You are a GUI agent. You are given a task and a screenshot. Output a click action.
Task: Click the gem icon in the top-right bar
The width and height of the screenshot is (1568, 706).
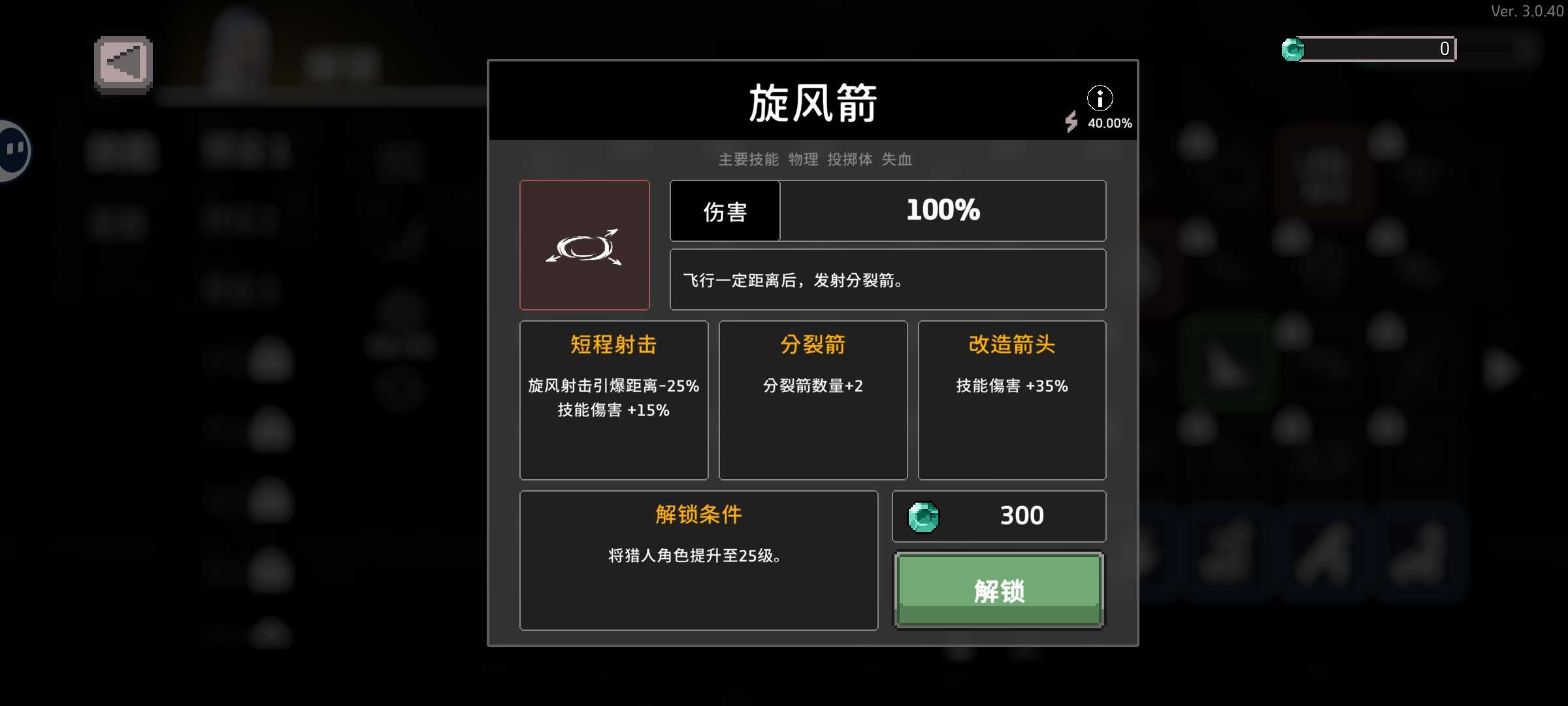pos(1294,48)
